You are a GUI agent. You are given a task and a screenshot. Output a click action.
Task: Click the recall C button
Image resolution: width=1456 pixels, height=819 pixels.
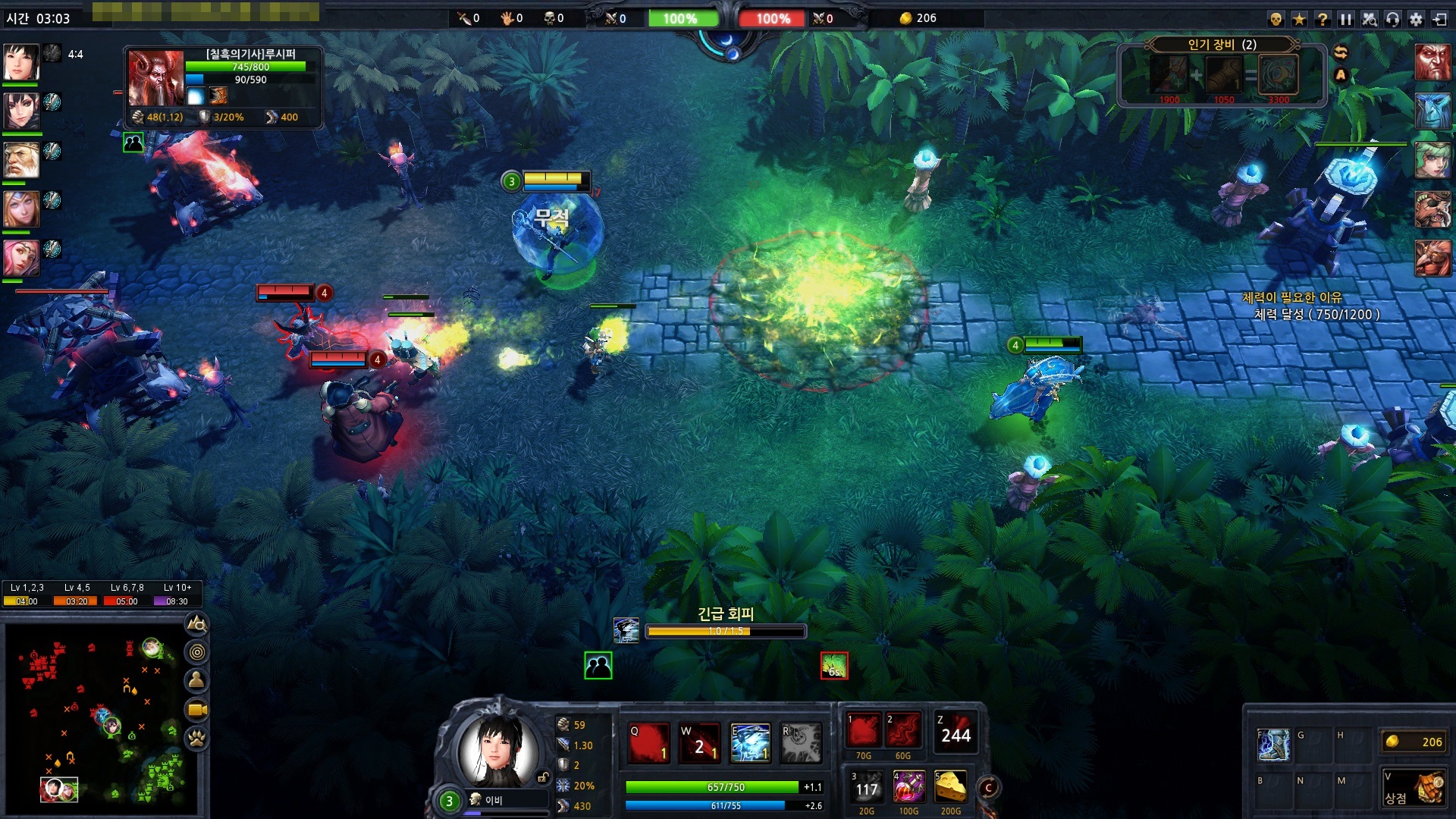988,788
